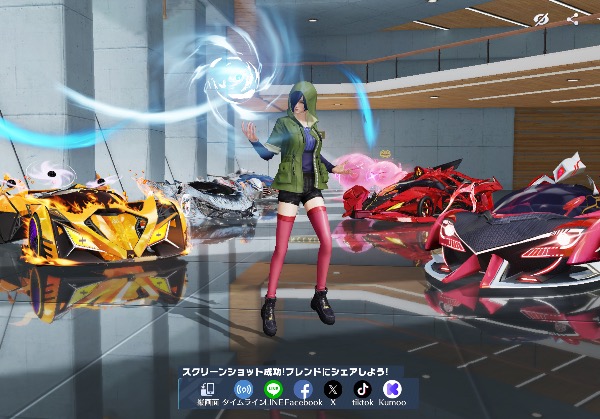
Task: Select the phone portrait-screen share icon
Action: tap(208, 389)
